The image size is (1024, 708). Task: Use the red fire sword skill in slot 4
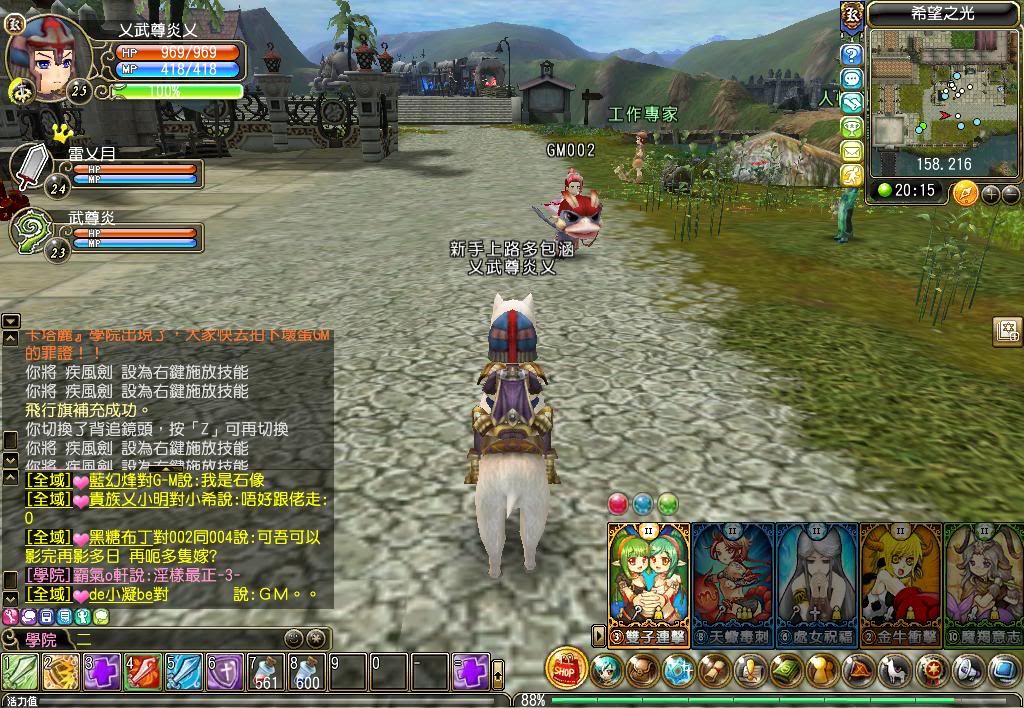[x=143, y=671]
